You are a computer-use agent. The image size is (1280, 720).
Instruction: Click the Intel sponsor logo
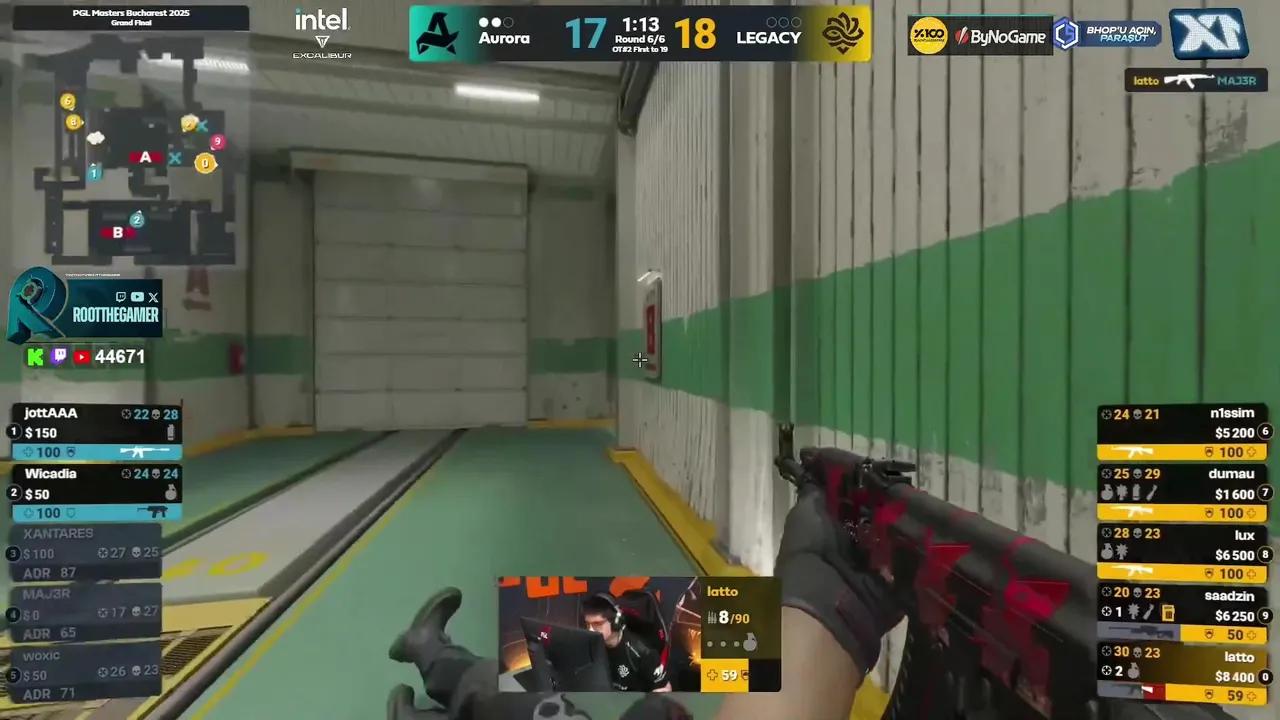[x=321, y=18]
